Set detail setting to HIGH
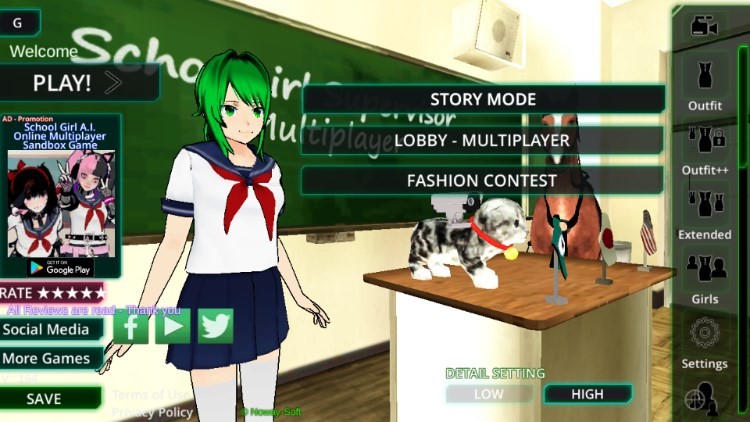Viewport: 750px width, 422px height. coord(587,394)
